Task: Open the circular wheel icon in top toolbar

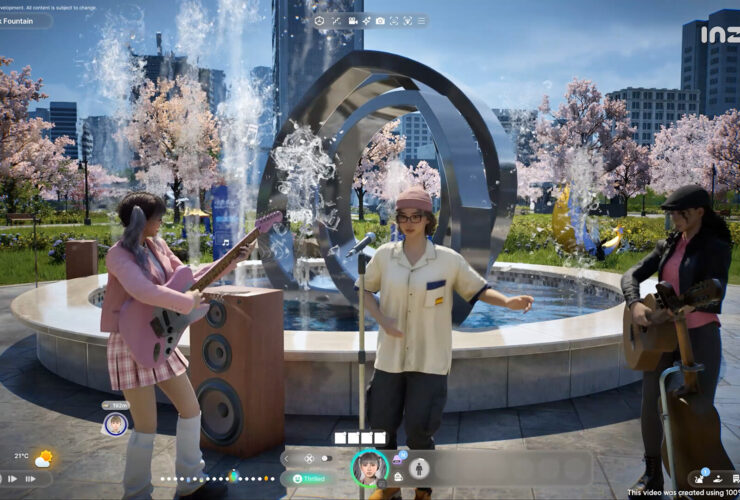Action: [x=318, y=20]
